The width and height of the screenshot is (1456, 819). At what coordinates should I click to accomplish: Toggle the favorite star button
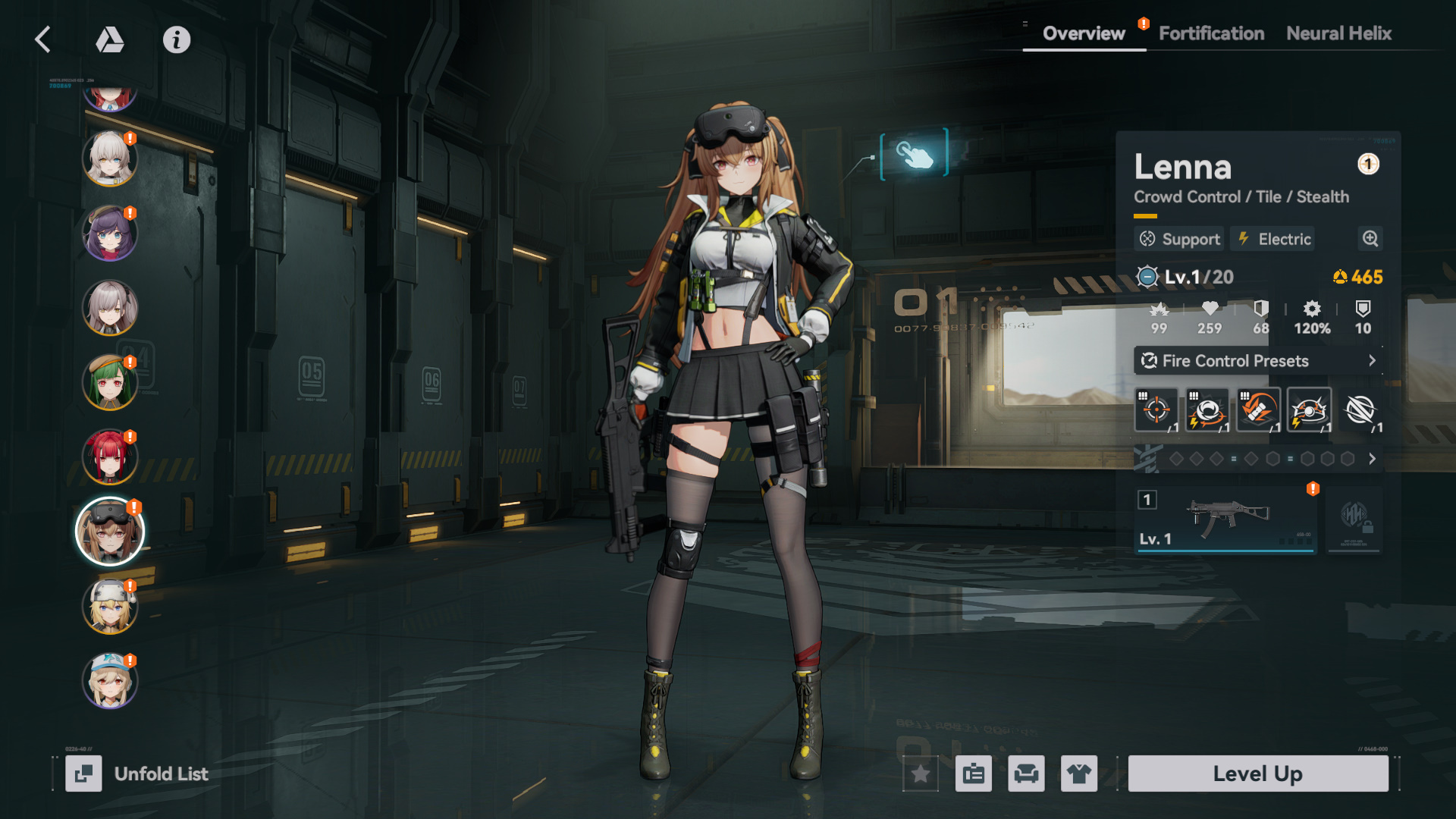tap(921, 773)
